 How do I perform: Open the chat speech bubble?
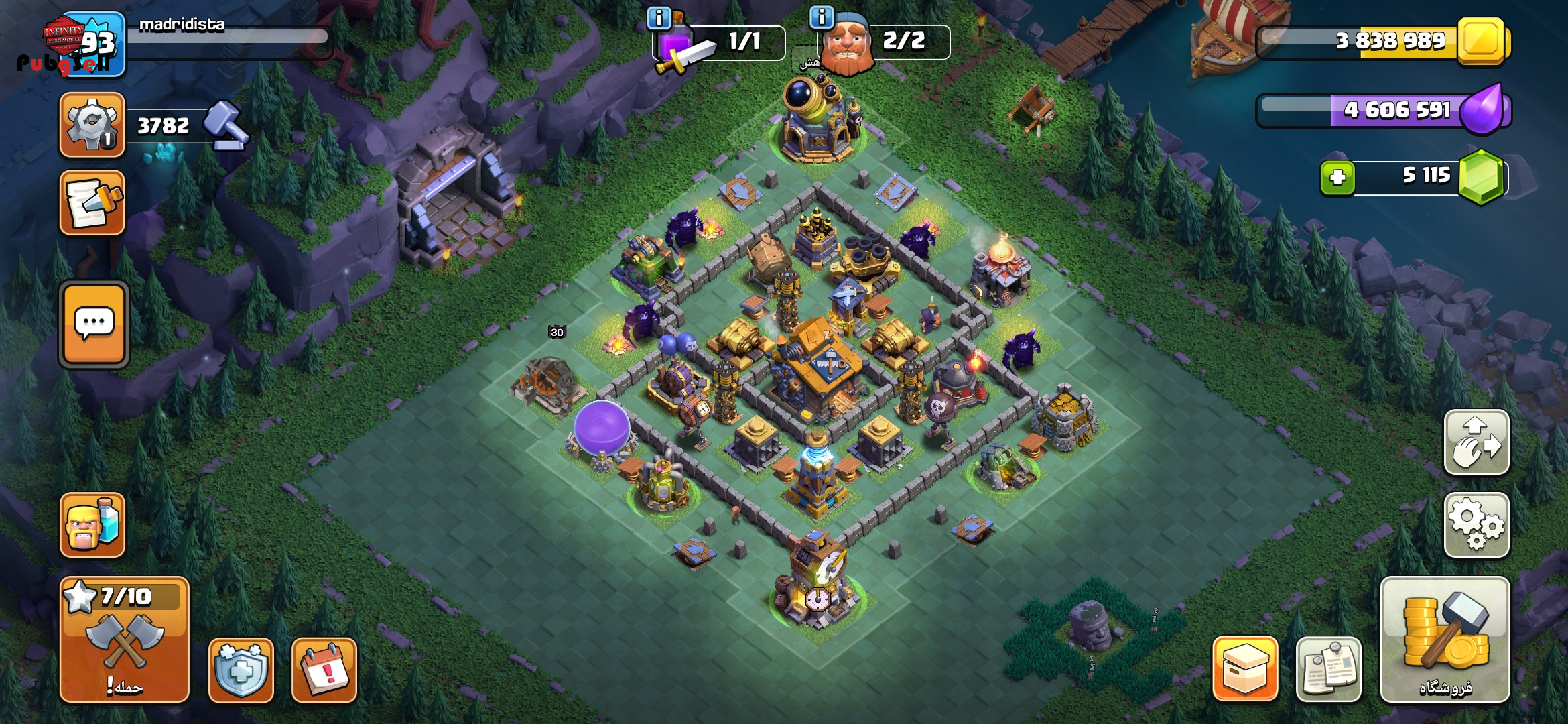(x=94, y=324)
